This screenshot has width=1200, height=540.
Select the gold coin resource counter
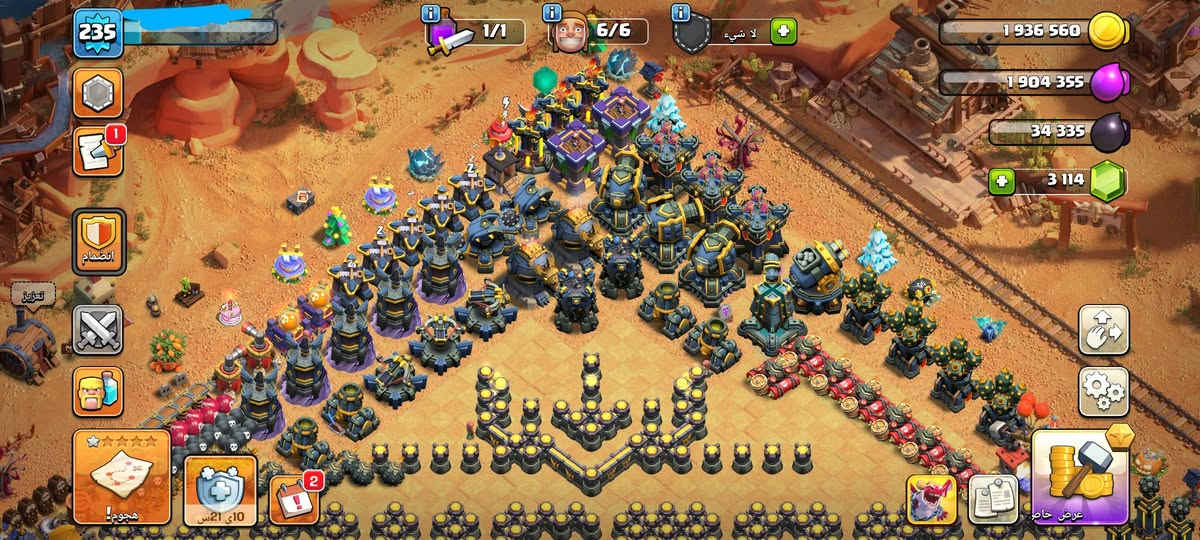pyautogui.click(x=1034, y=31)
